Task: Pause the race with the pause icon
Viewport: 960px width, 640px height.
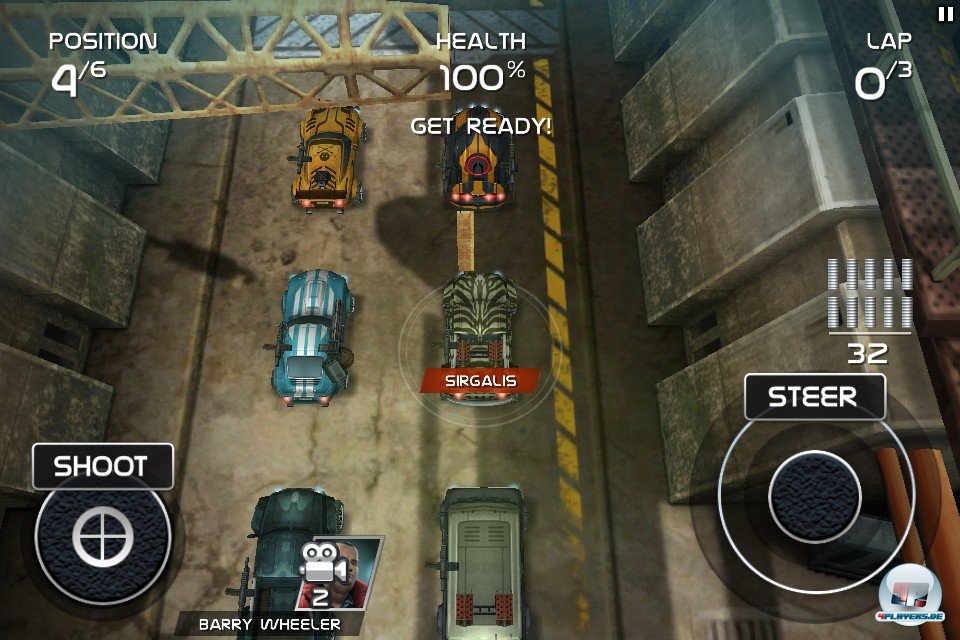Action: point(945,13)
